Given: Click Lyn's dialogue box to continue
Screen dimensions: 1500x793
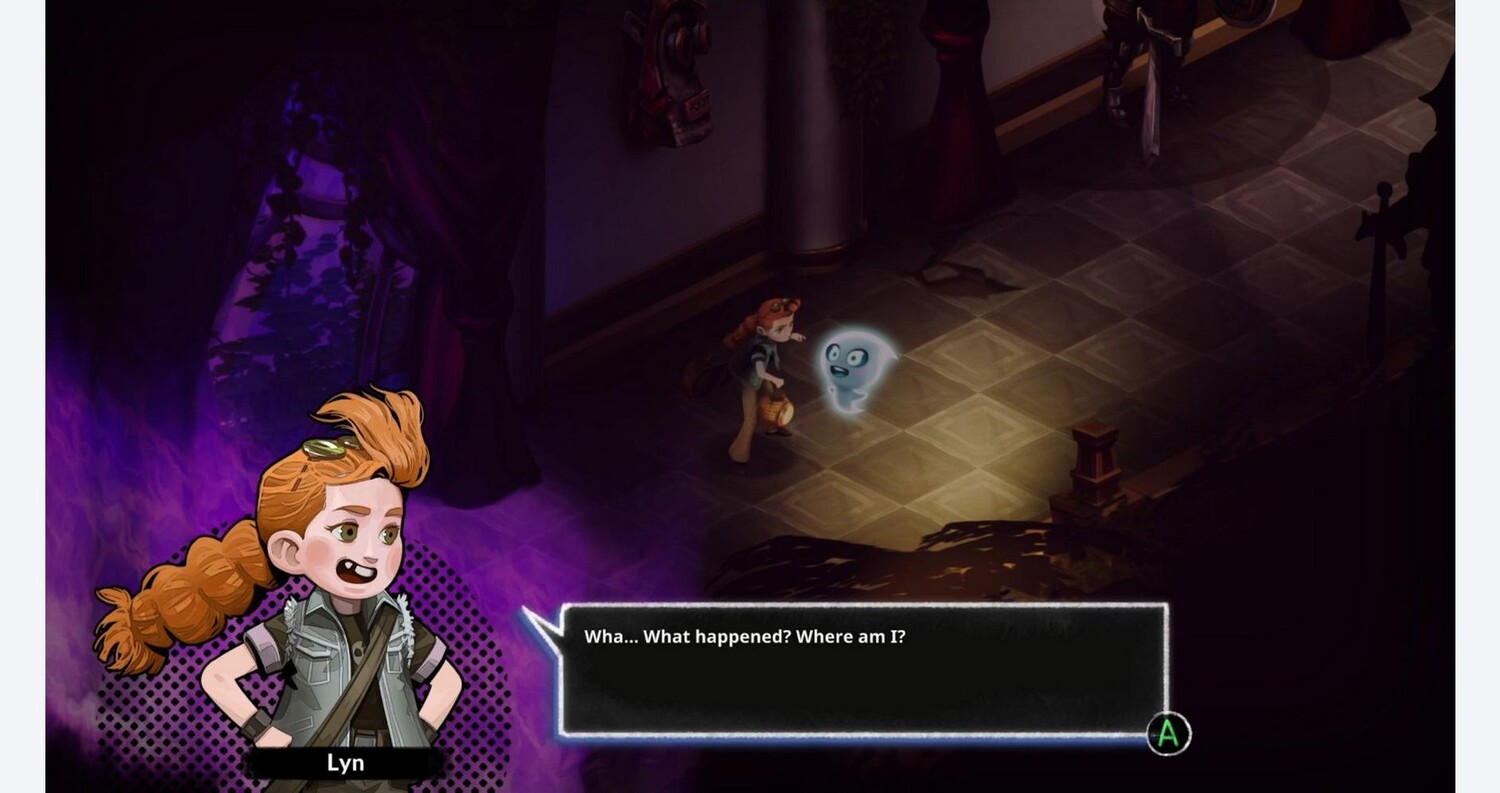Looking at the screenshot, I should pyautogui.click(x=863, y=669).
